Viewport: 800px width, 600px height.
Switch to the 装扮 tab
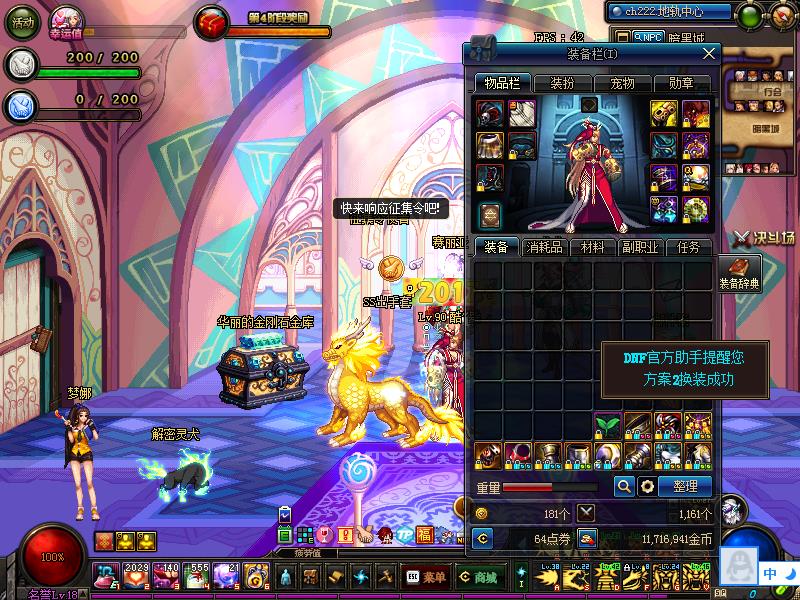click(x=562, y=83)
